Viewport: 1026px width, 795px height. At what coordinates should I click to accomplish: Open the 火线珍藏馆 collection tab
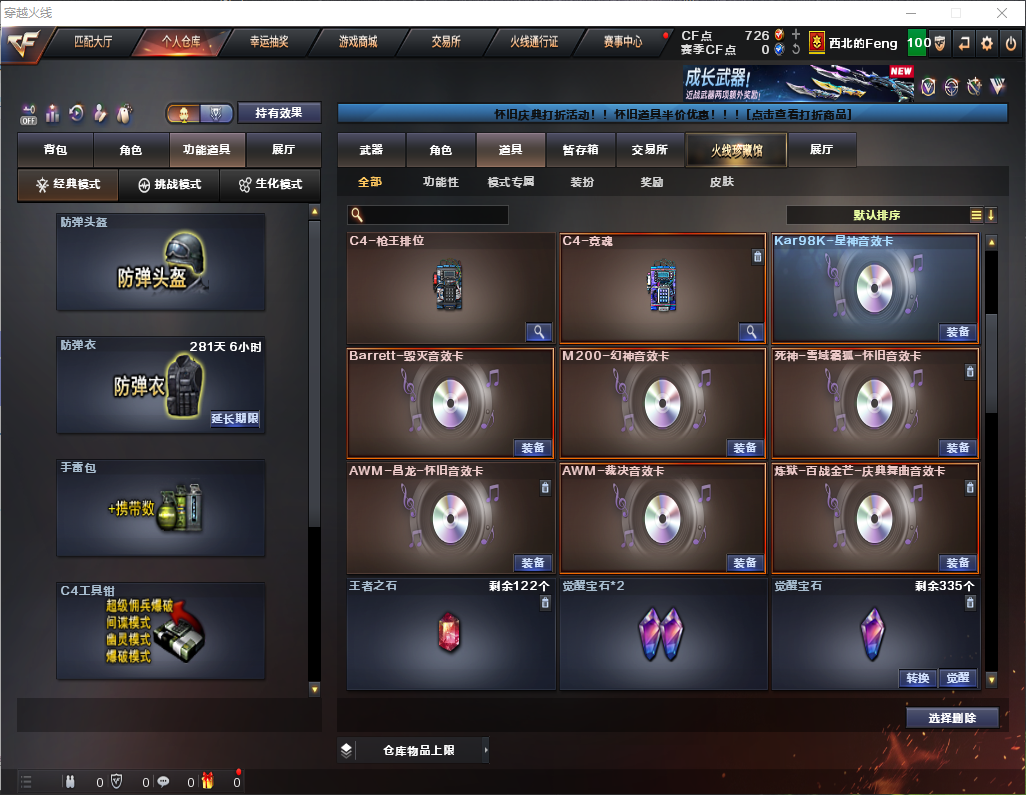(736, 150)
